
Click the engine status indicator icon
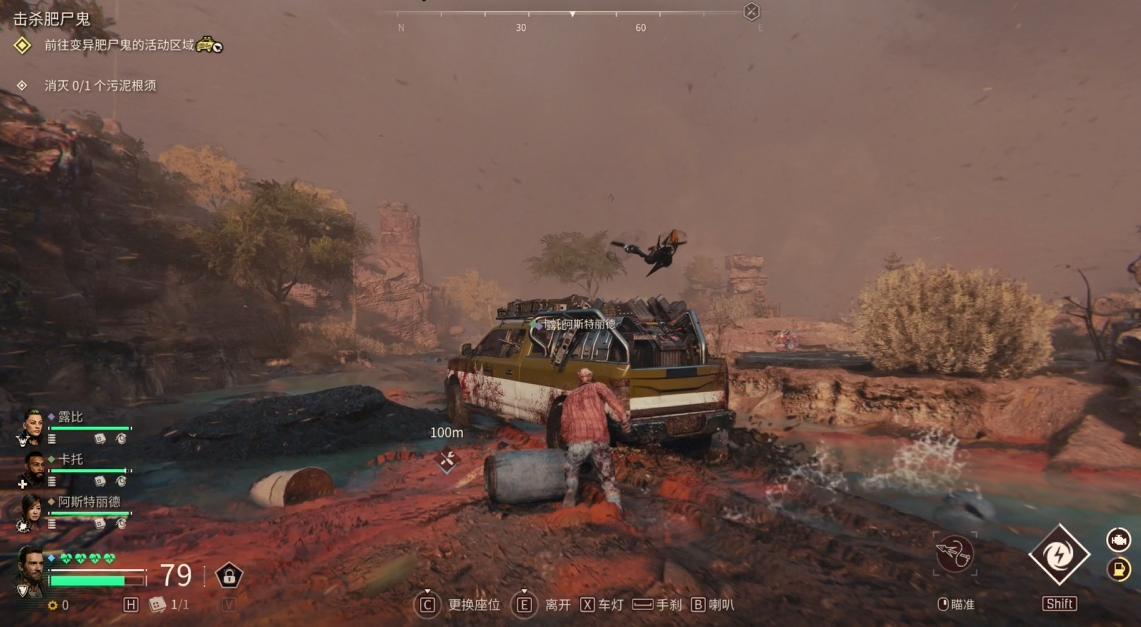tap(1119, 541)
